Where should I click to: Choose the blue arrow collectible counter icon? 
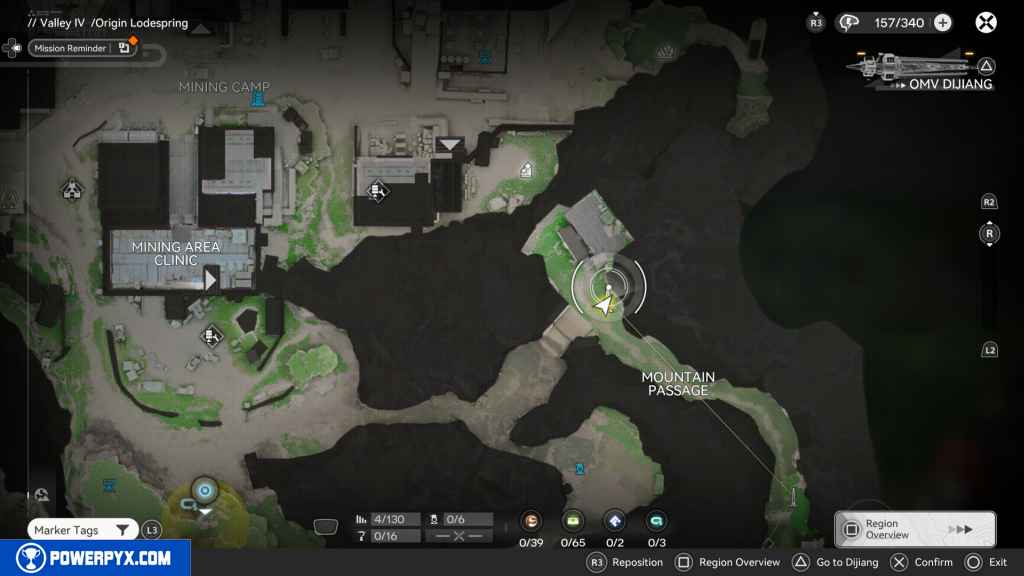(615, 521)
